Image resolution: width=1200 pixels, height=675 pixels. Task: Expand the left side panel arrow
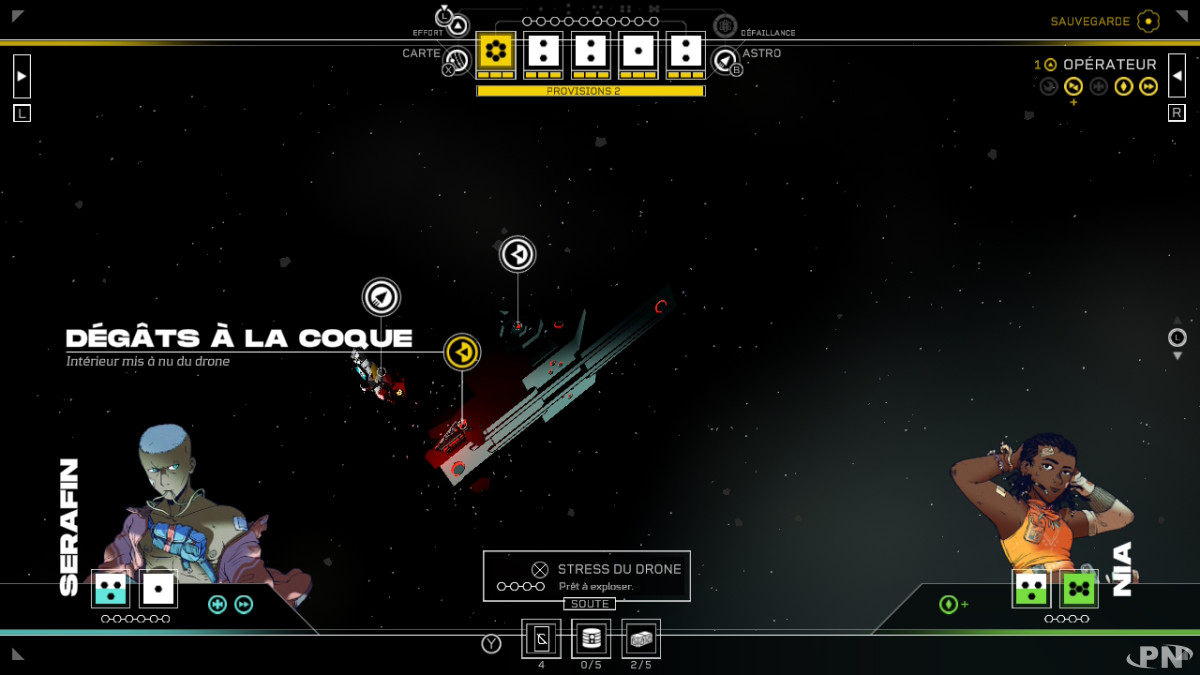pos(22,75)
